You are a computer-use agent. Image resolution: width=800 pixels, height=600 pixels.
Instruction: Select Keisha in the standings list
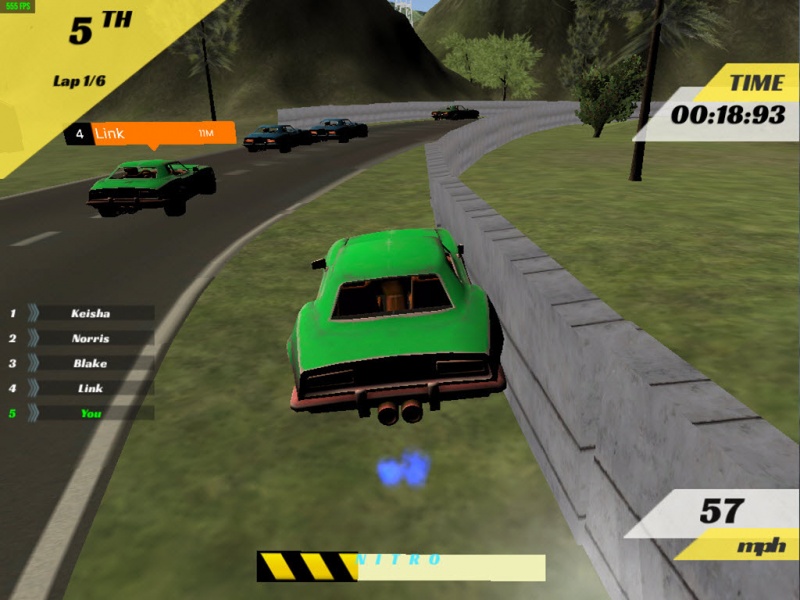(x=90, y=313)
